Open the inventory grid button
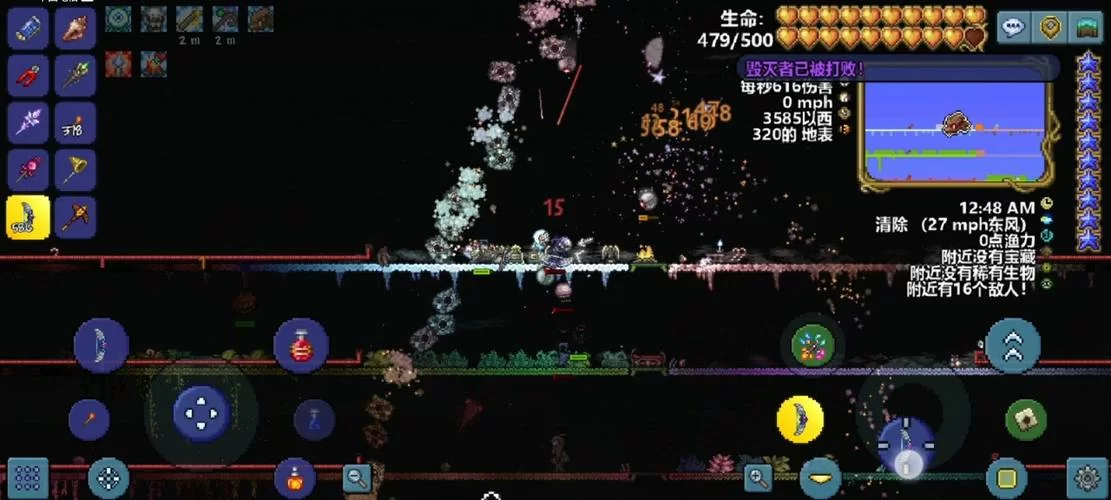 click(x=27, y=477)
